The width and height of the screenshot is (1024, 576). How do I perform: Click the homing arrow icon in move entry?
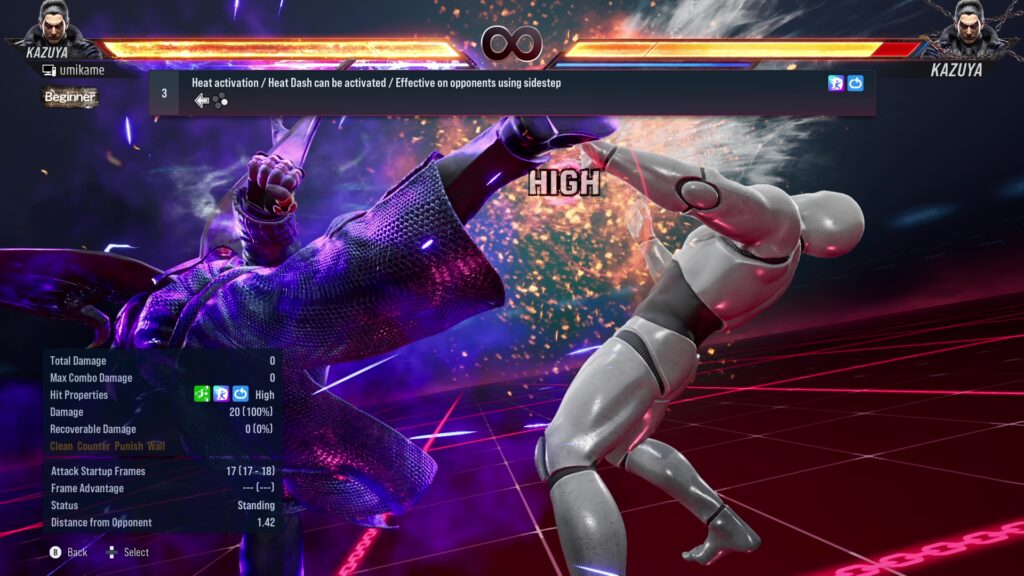(855, 84)
